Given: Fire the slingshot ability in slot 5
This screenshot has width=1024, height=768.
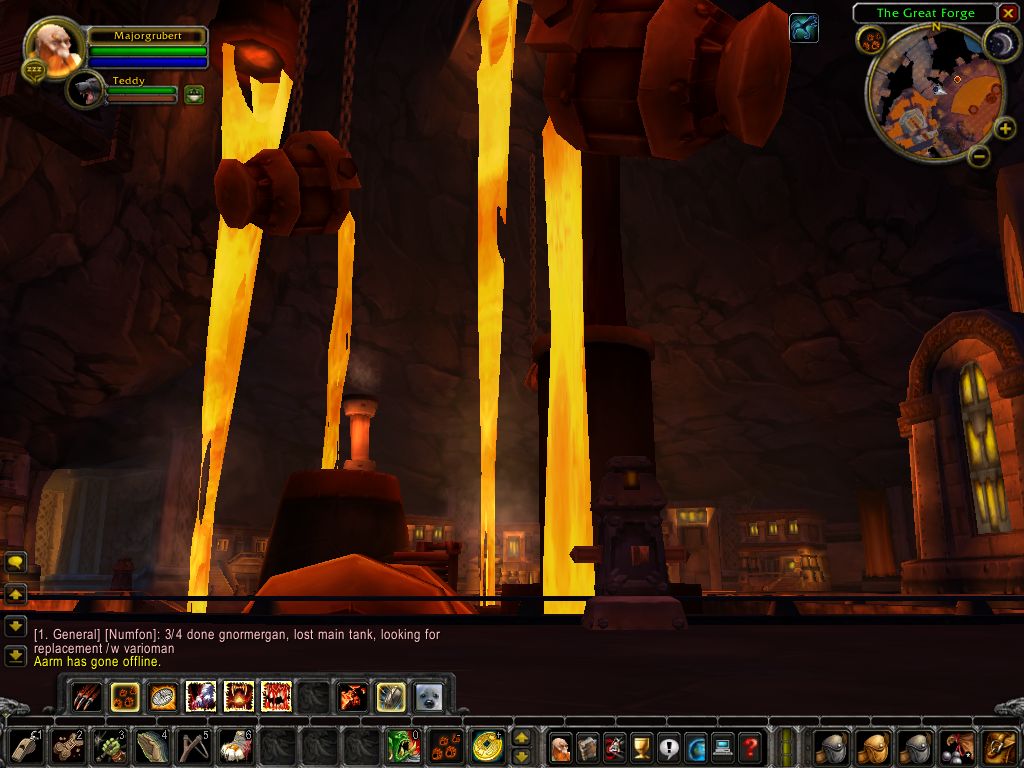Looking at the screenshot, I should (x=193, y=747).
